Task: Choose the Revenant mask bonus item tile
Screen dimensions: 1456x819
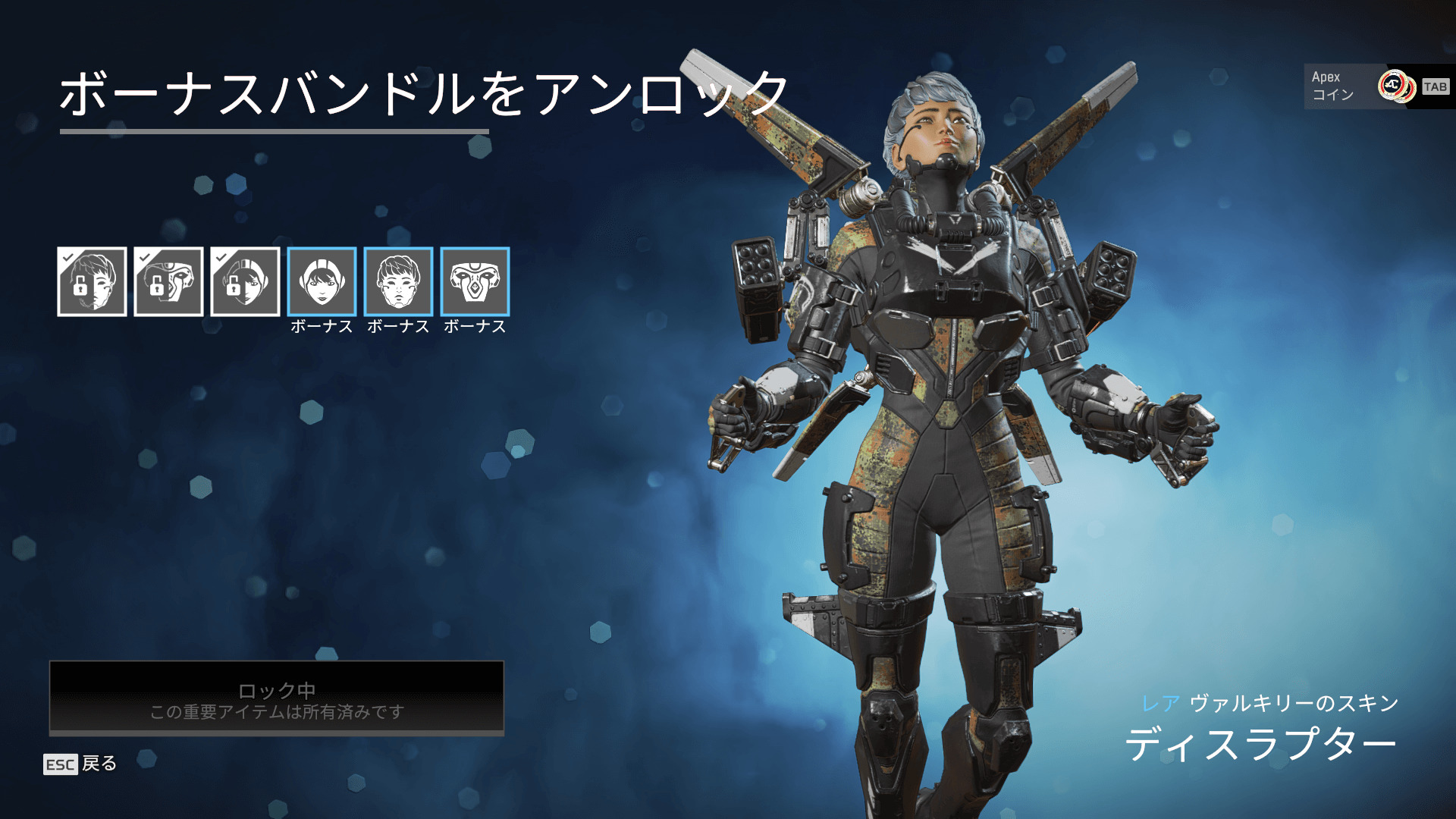Action: [x=475, y=281]
